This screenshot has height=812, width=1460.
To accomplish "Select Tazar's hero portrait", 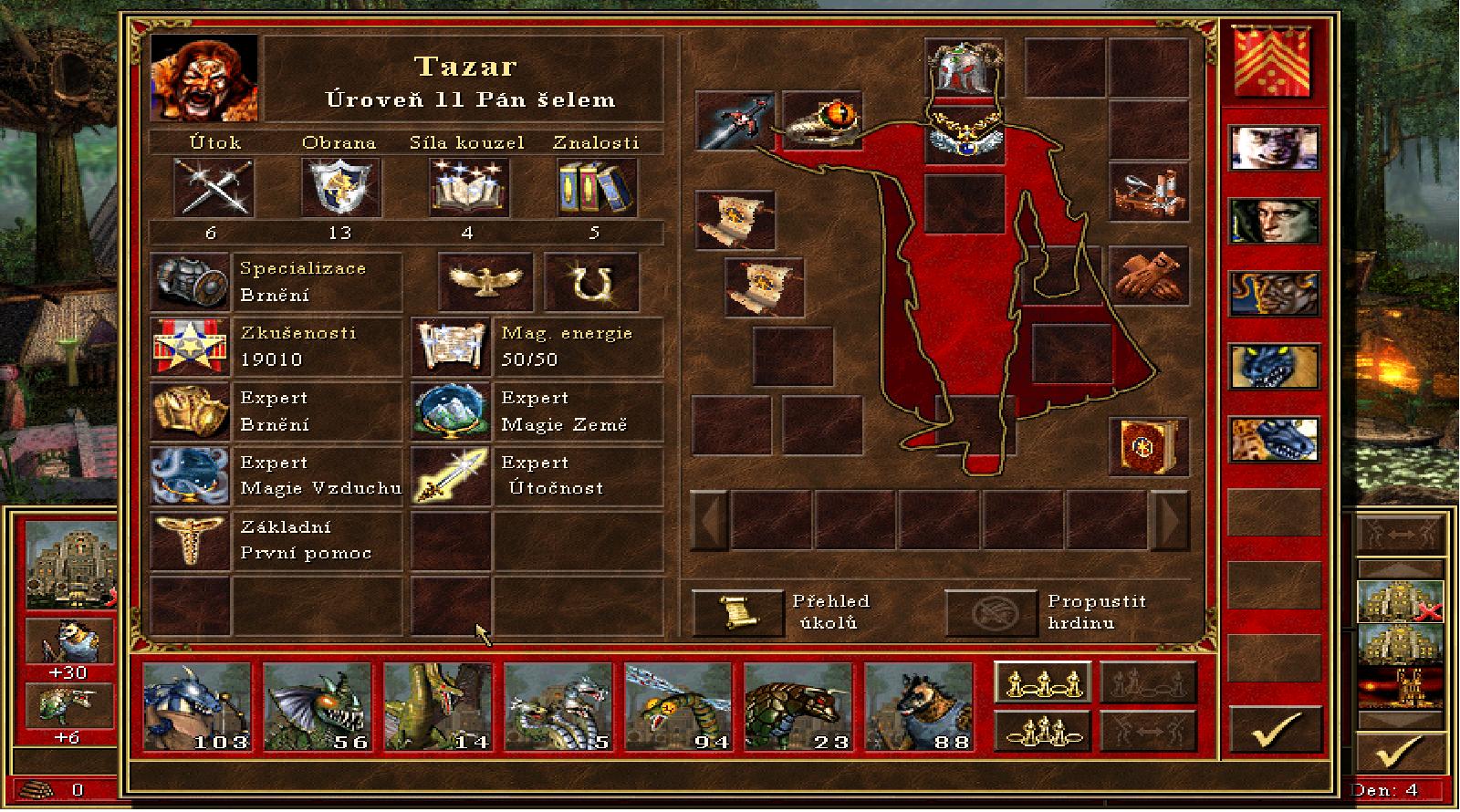I will click(x=203, y=78).
